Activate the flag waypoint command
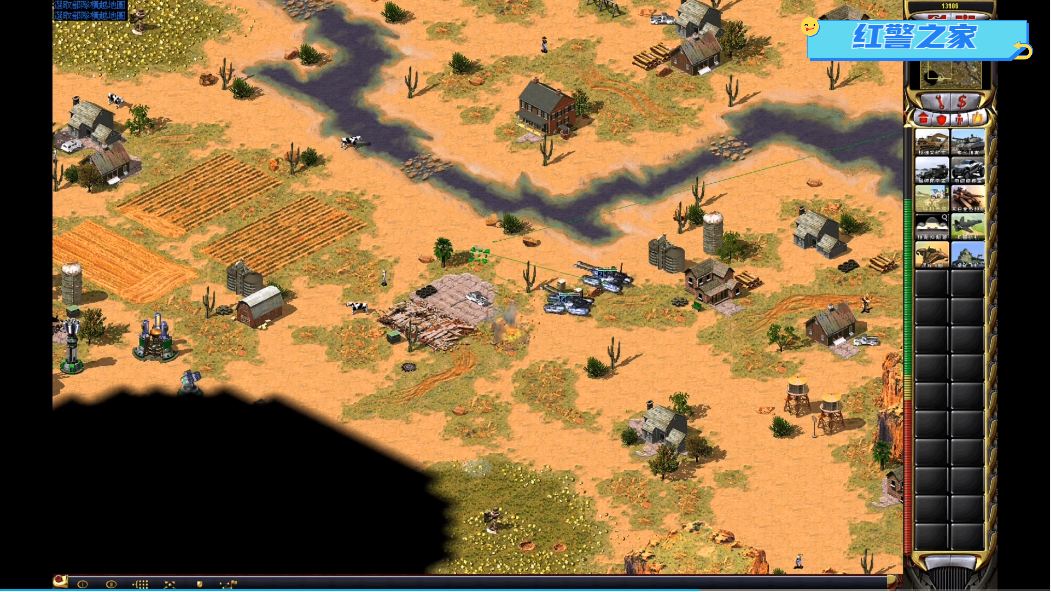Viewport: 1051px width, 592px height. click(x=229, y=584)
